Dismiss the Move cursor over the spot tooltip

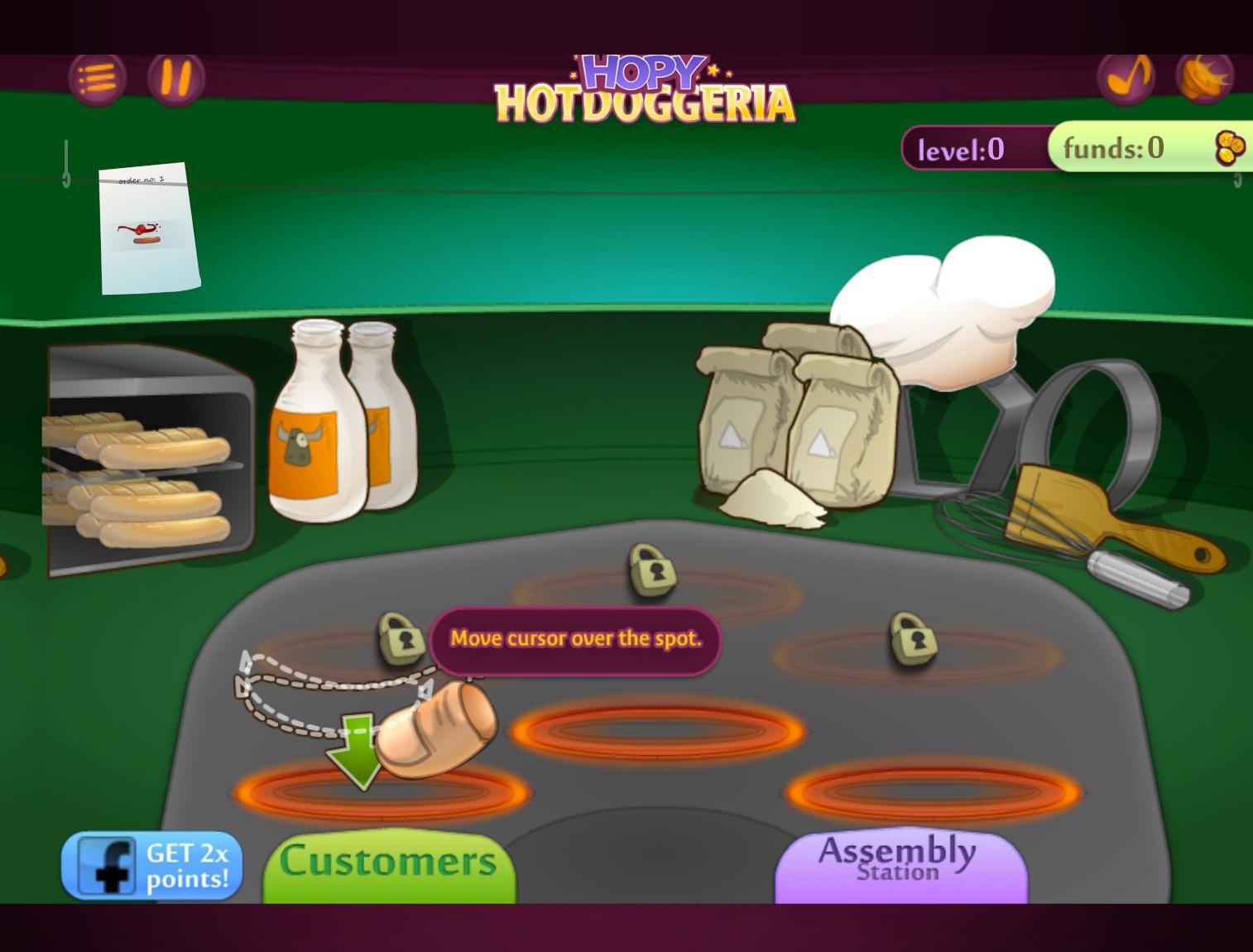pos(575,639)
